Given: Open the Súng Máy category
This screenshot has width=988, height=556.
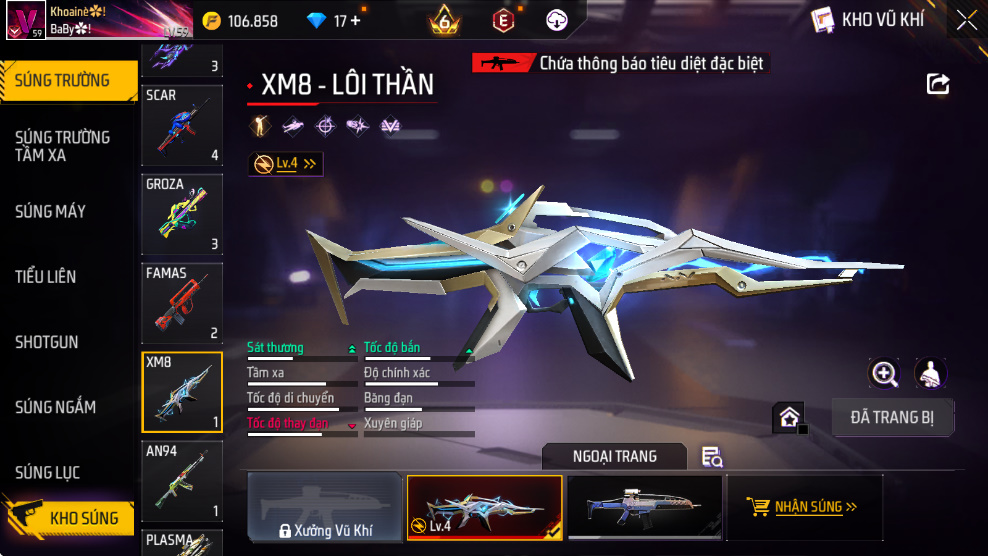Looking at the screenshot, I should tap(51, 211).
